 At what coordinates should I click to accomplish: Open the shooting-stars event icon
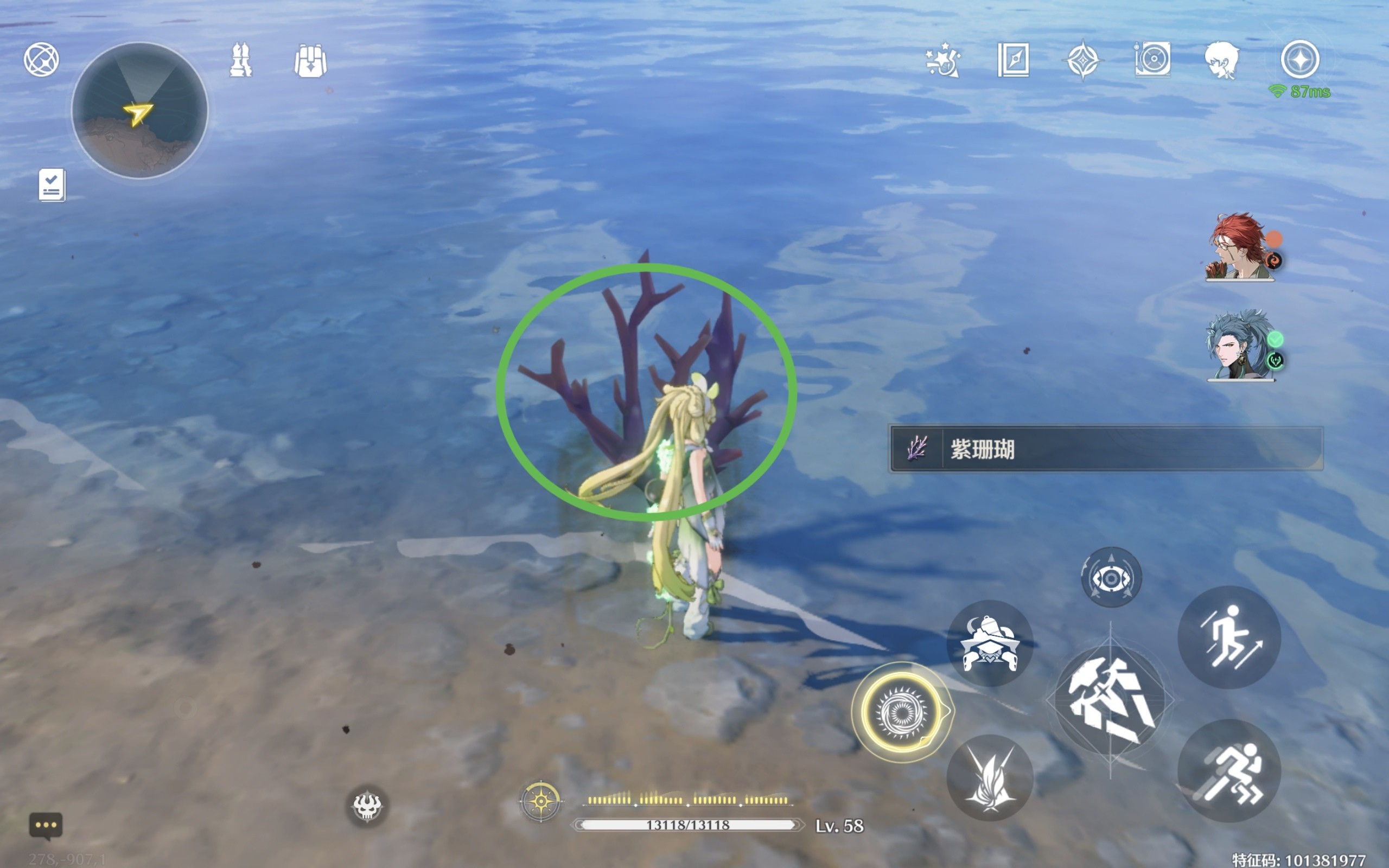tap(942, 60)
